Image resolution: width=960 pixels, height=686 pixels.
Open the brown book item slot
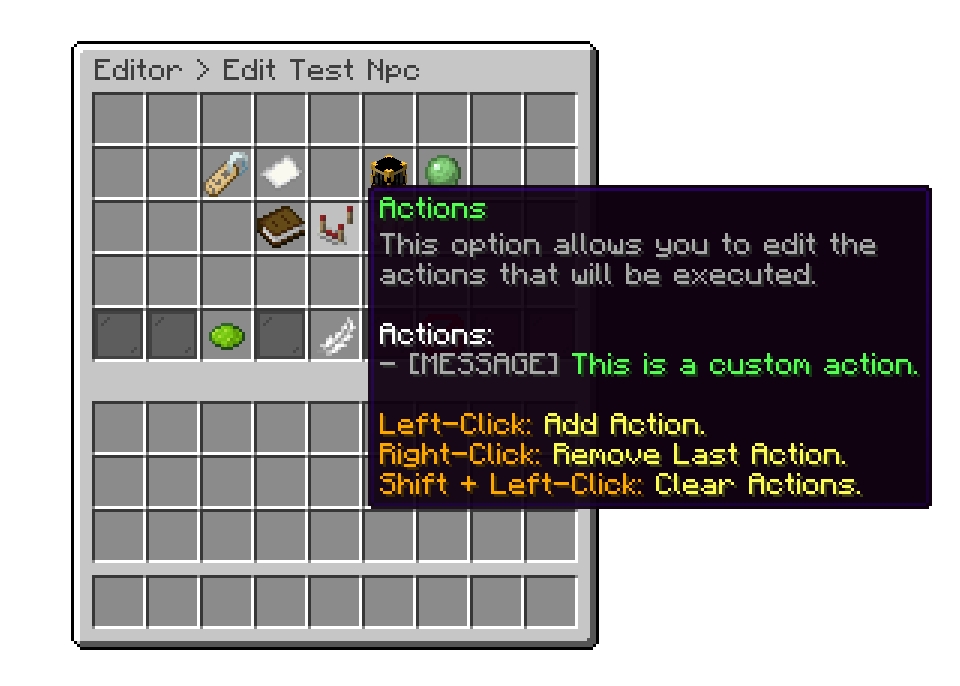pos(281,228)
